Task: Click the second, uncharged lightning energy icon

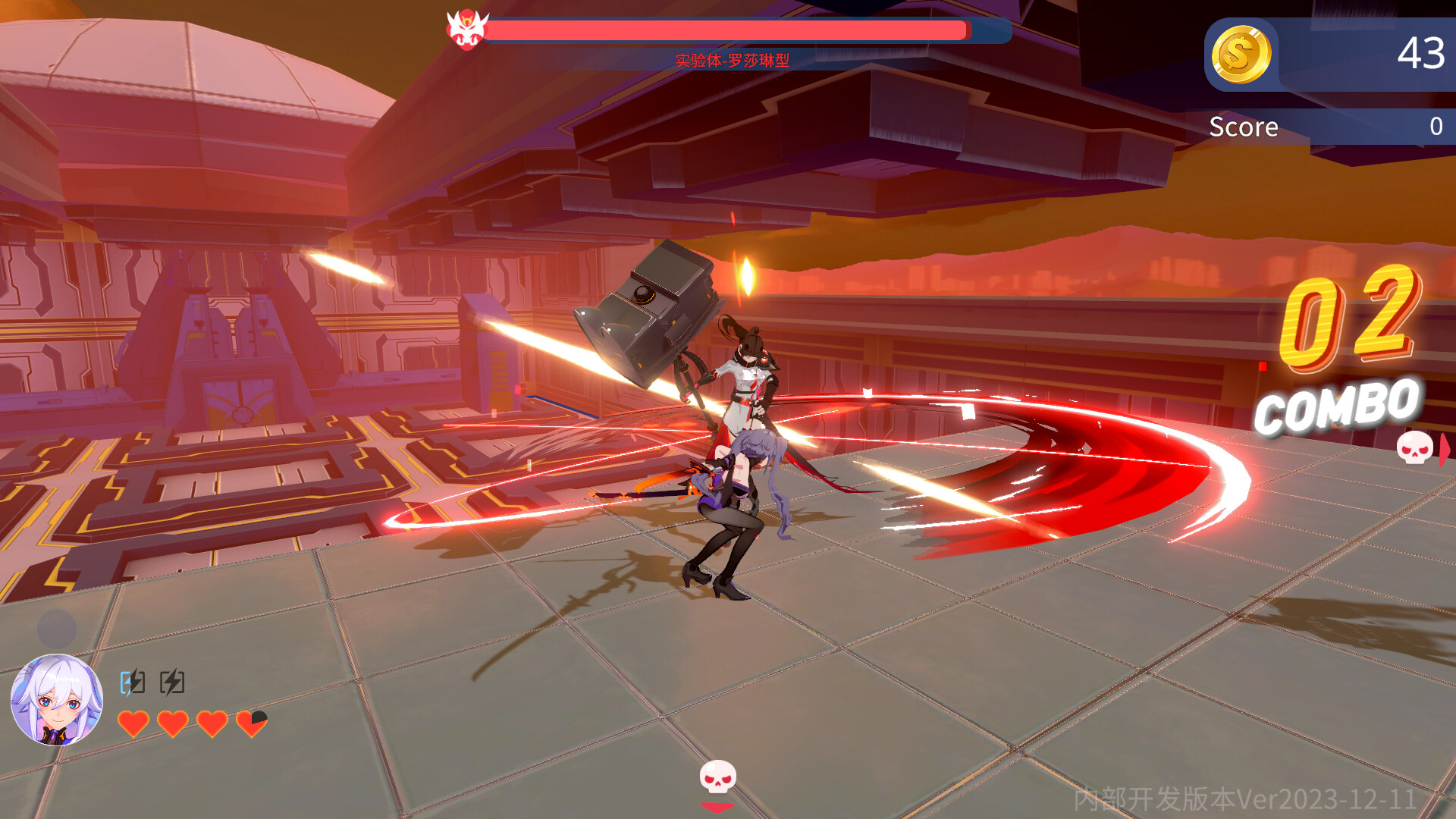Action: (171, 682)
